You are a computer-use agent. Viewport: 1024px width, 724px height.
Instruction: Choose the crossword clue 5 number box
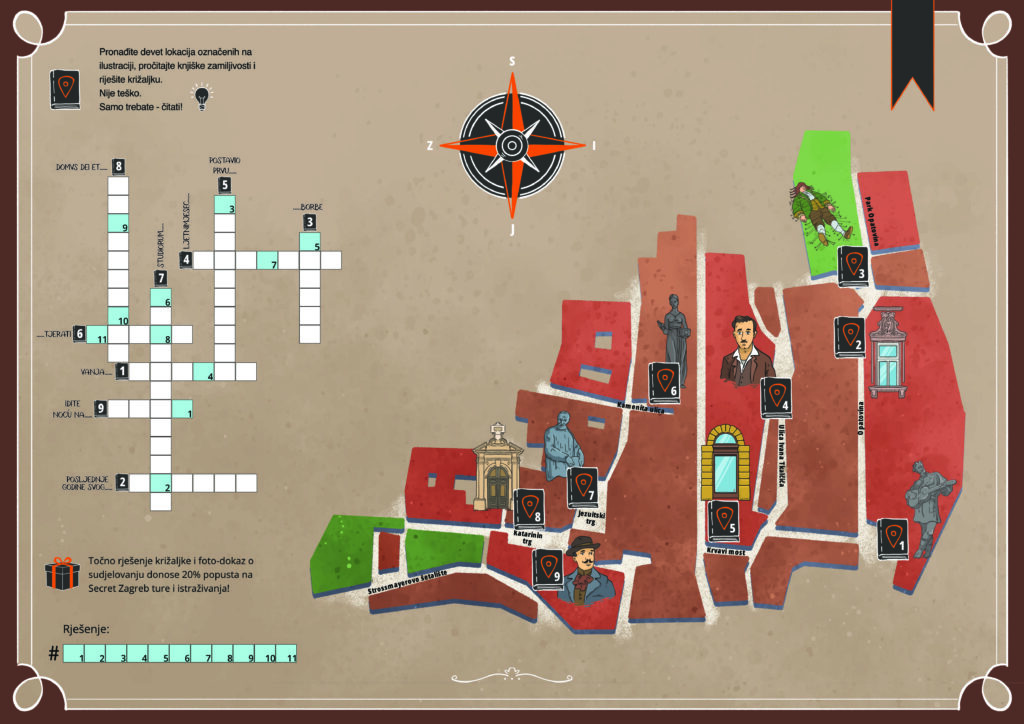pyautogui.click(x=224, y=185)
